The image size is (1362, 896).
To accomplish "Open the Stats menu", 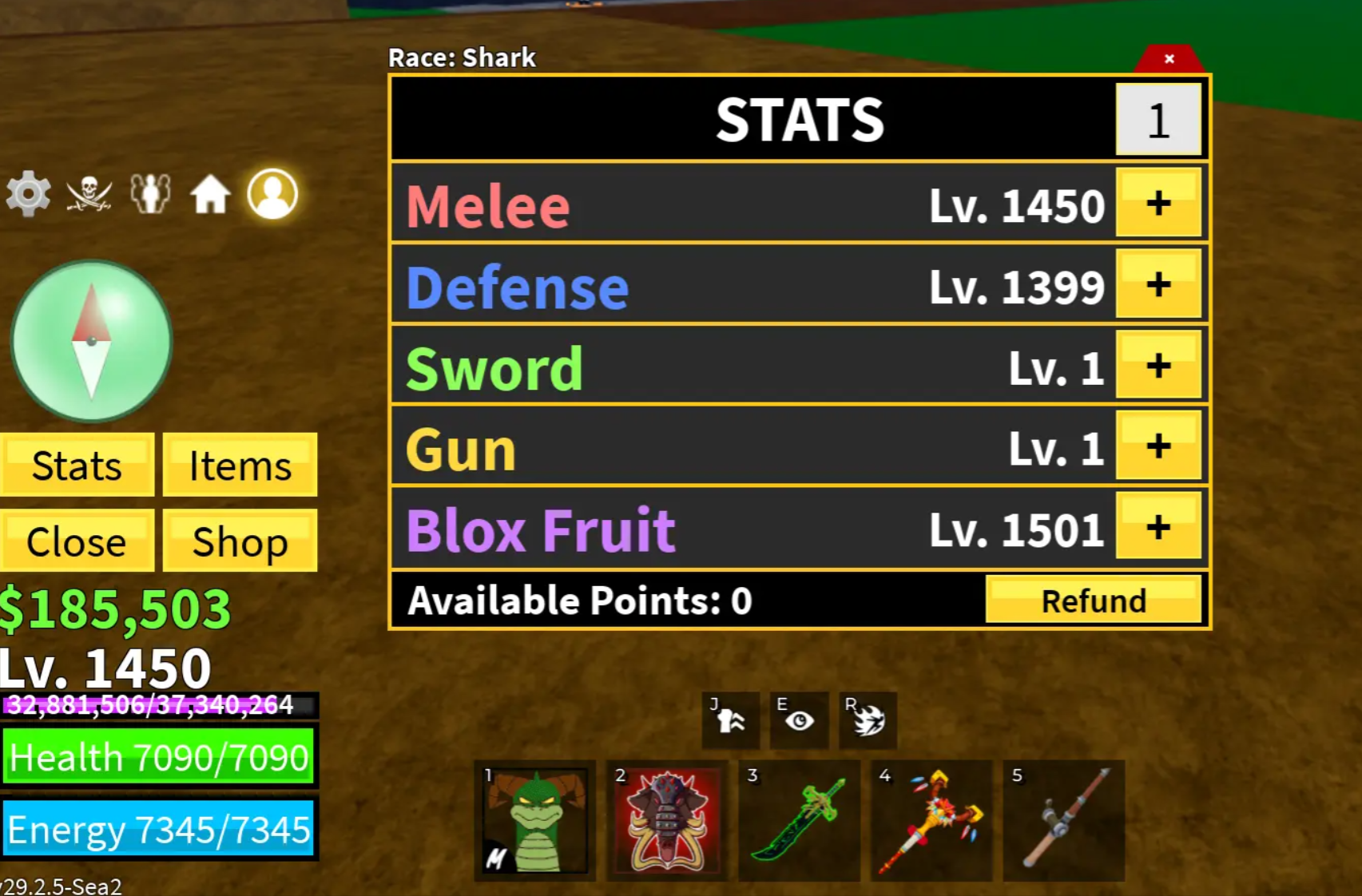I will [76, 466].
